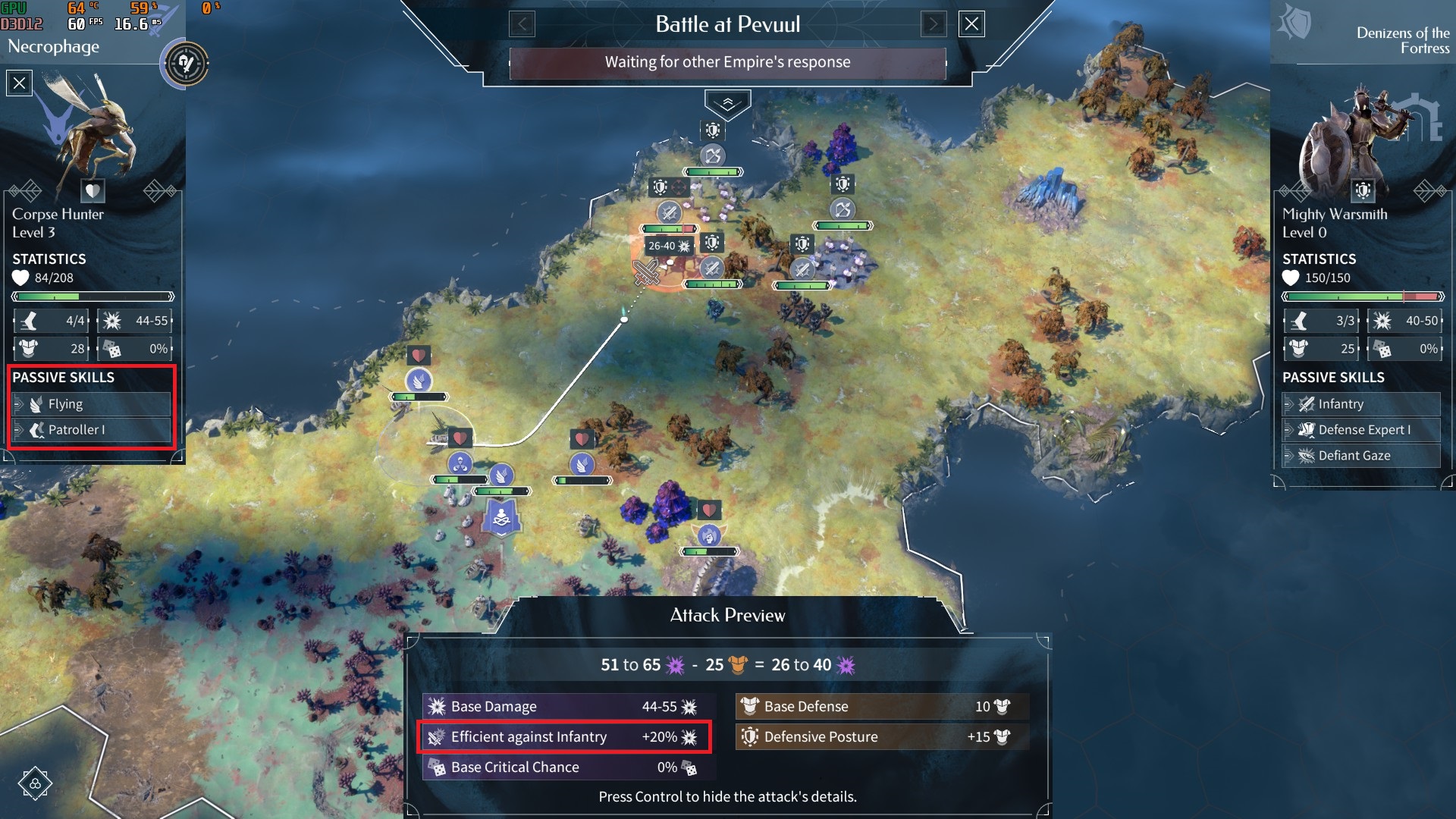Viewport: 1456px width, 819px height.
Task: Click the red targeting reticle beside a shield marker
Action: (679, 187)
